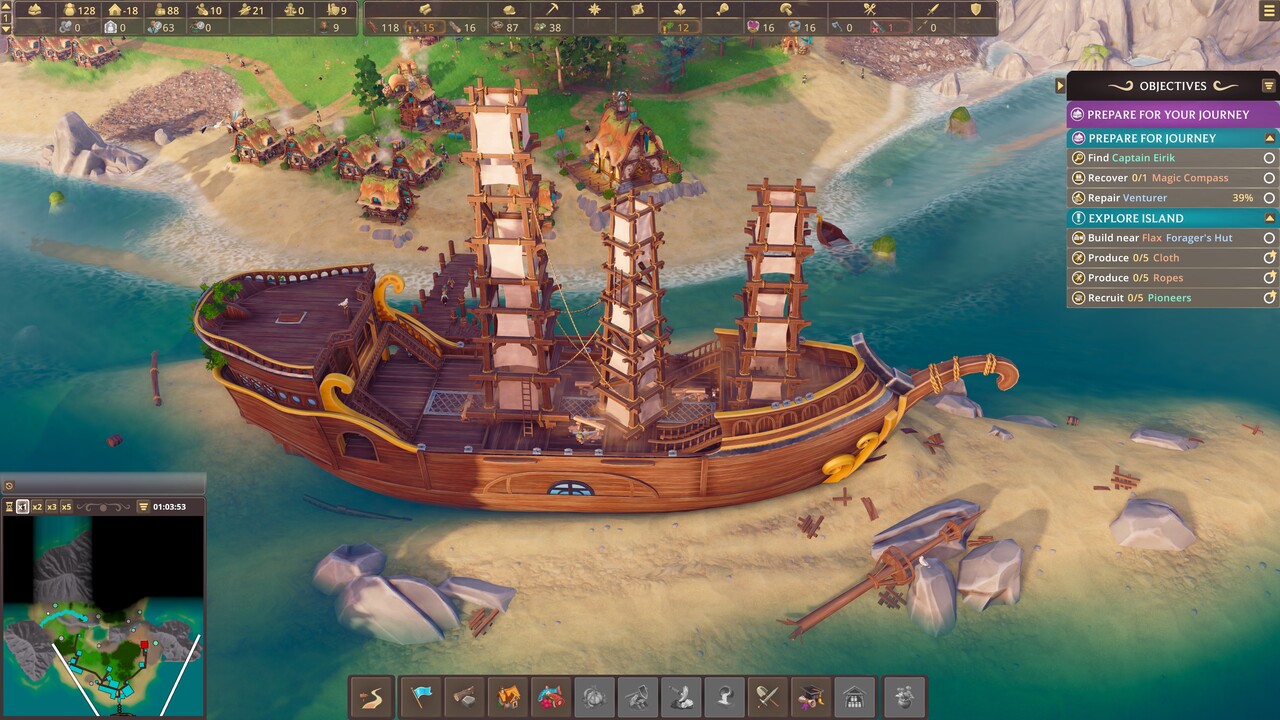Open the fish and meat food category
Image resolution: width=1280 pixels, height=720 pixels.
551,696
